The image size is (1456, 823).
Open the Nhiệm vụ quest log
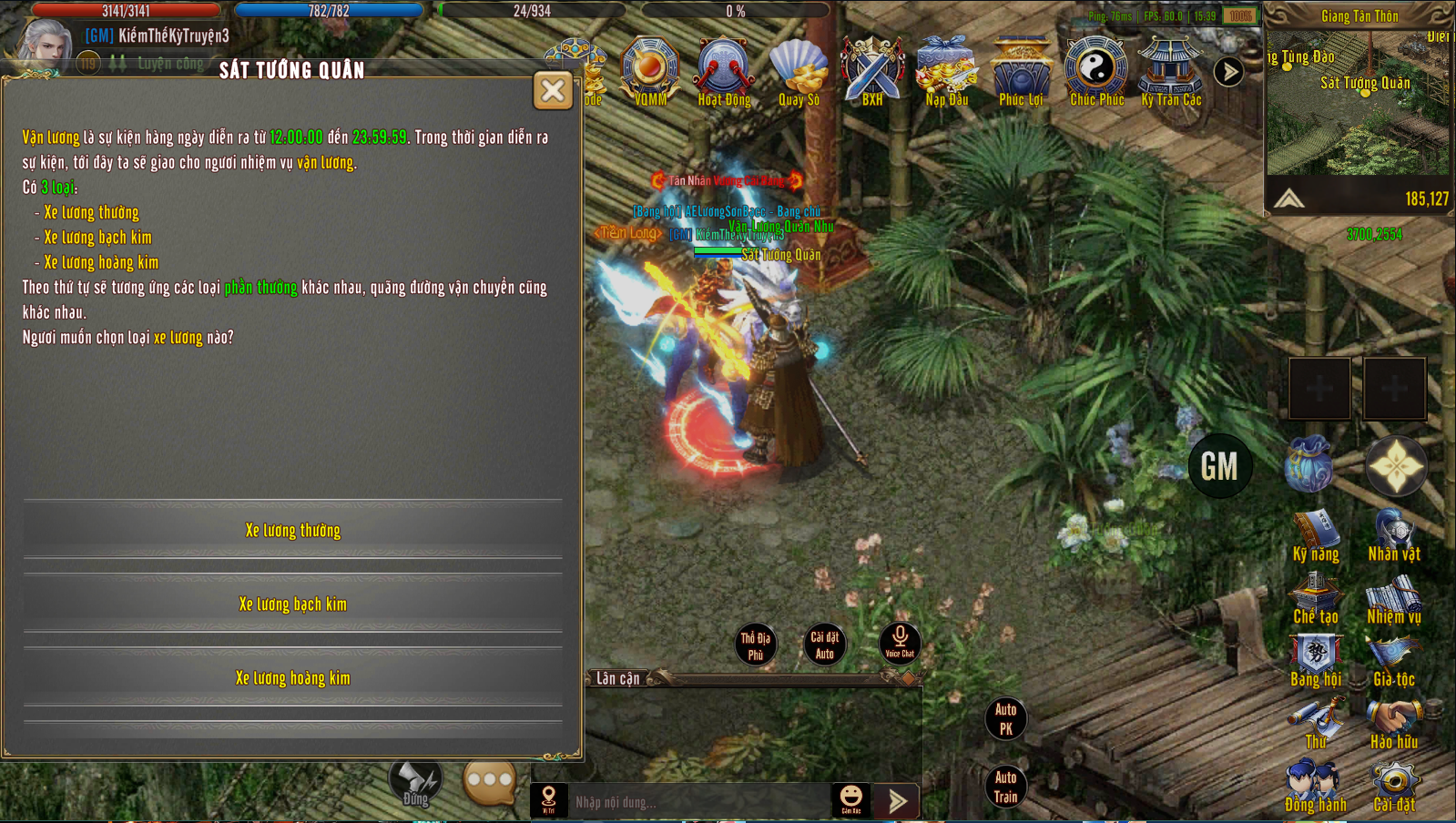[1394, 600]
